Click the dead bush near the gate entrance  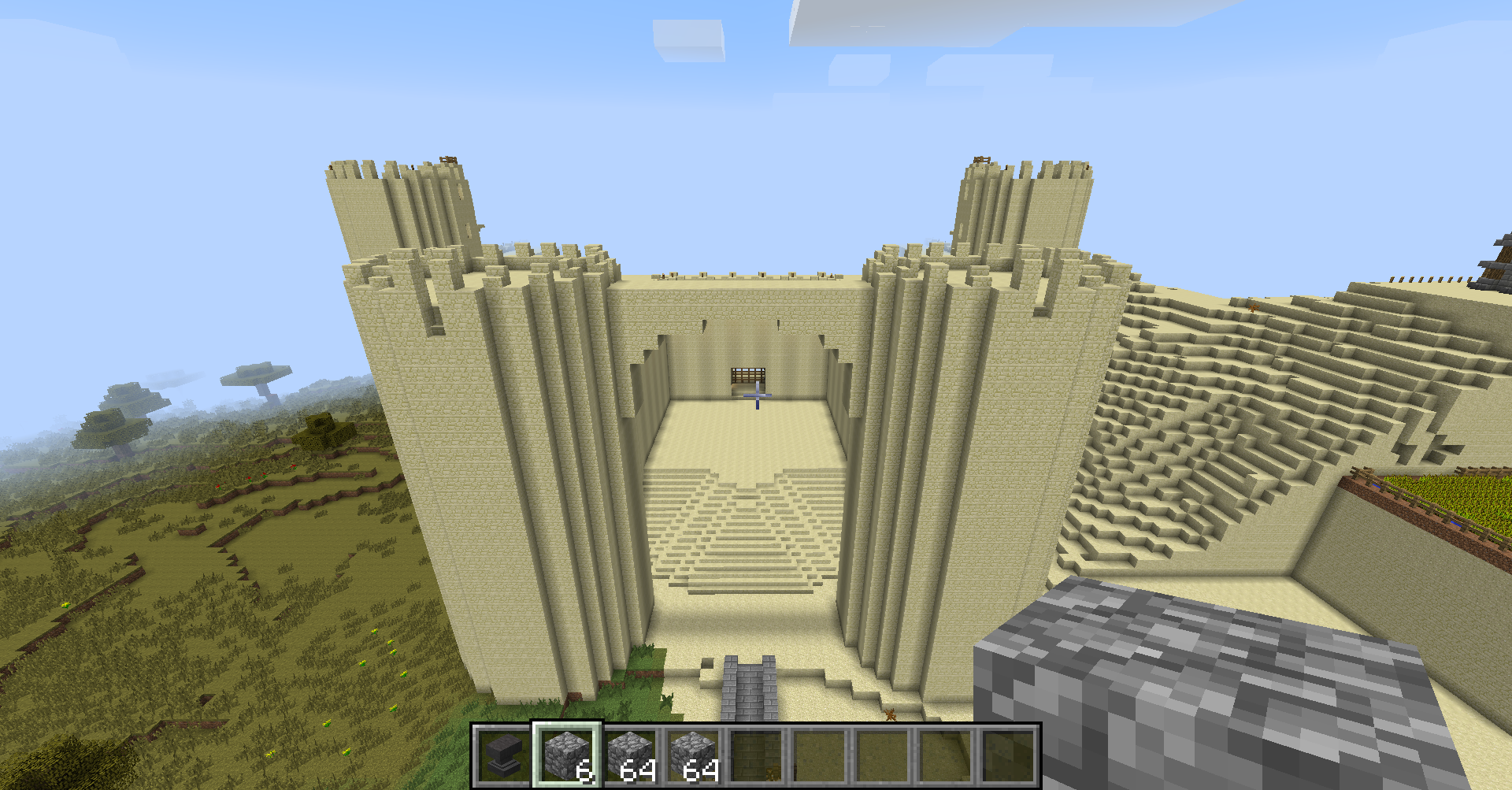pos(891,715)
